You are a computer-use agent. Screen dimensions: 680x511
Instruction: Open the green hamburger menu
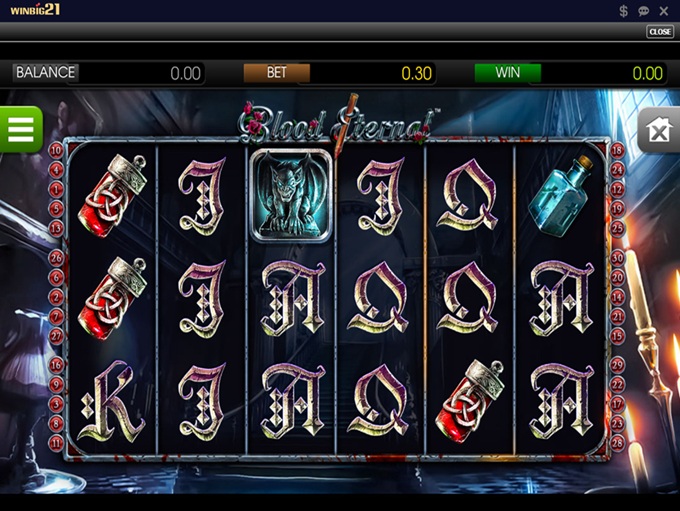point(20,129)
